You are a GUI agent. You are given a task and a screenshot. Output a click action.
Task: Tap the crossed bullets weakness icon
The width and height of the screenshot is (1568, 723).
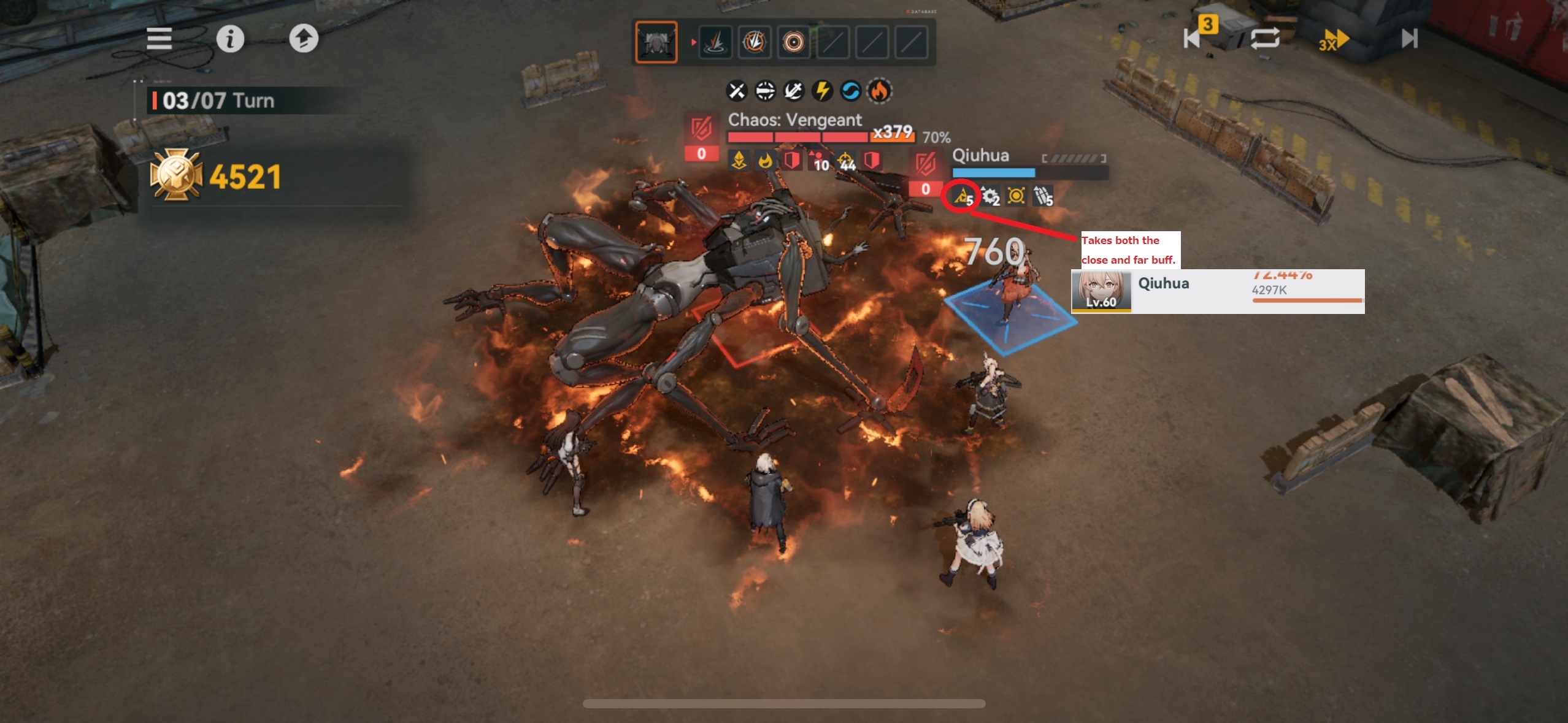(x=736, y=91)
